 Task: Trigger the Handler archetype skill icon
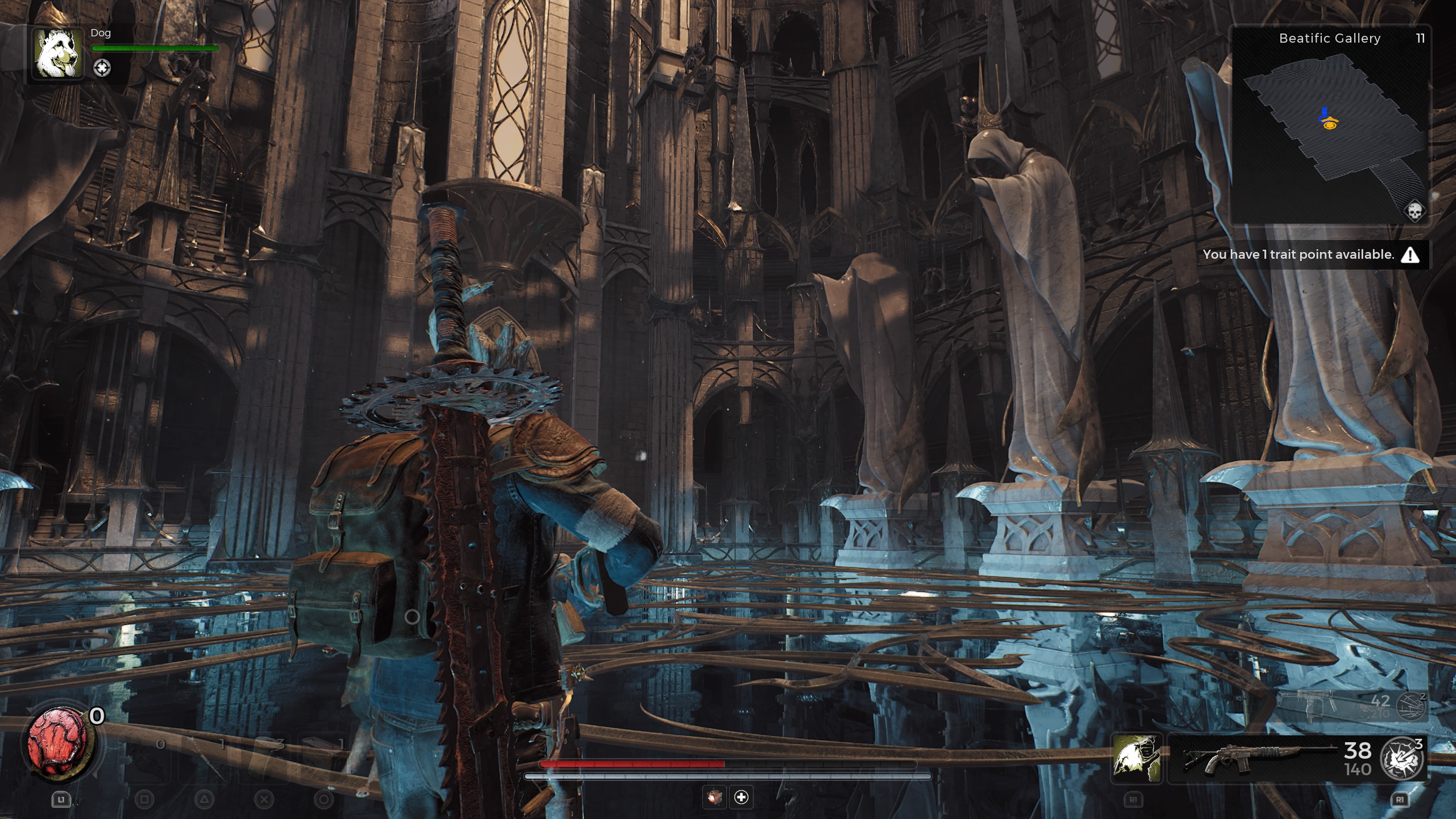point(1137,758)
